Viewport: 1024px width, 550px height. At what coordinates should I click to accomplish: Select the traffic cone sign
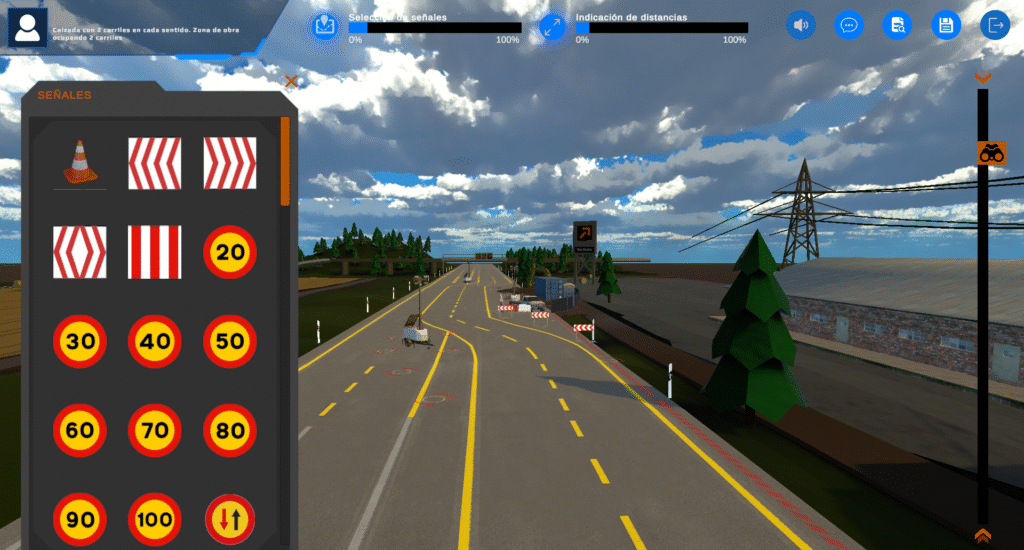tap(80, 163)
